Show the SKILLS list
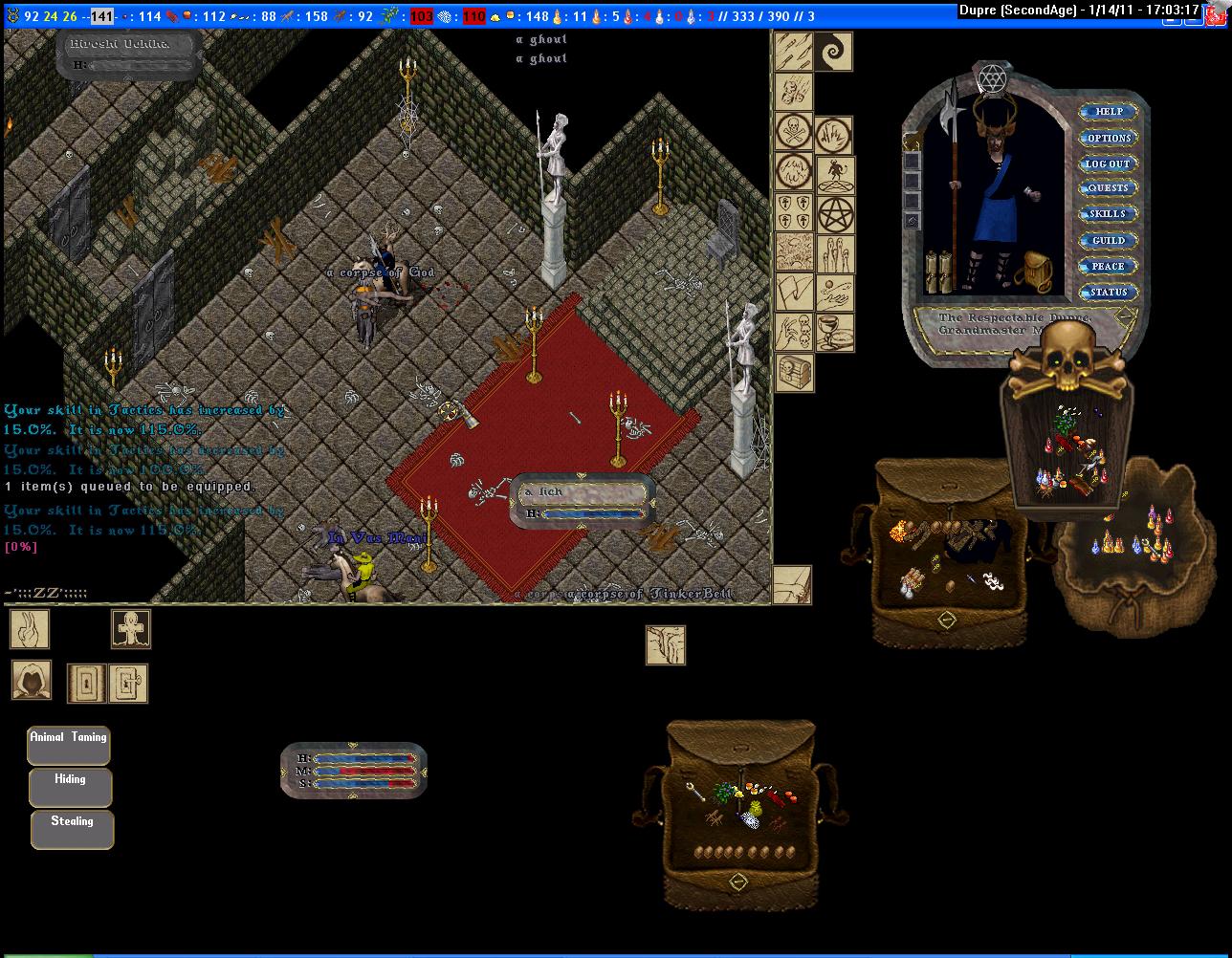 pos(1108,214)
